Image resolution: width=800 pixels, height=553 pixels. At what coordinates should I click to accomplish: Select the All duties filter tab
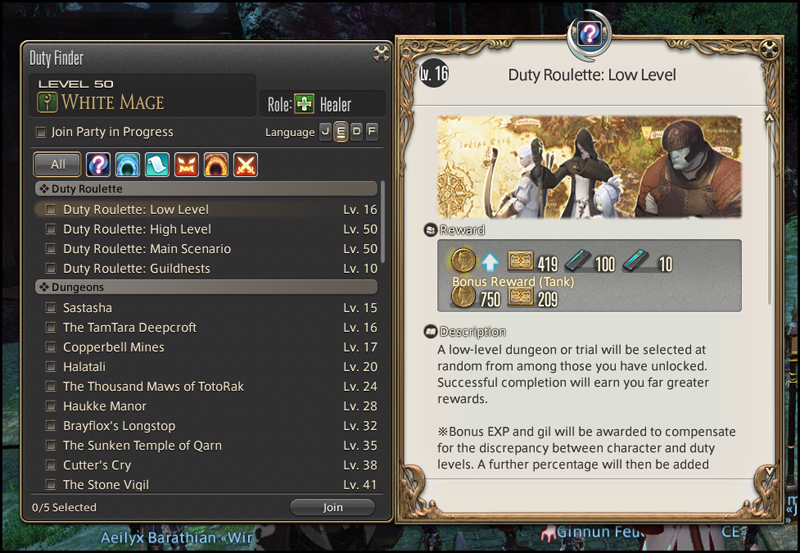pos(58,164)
